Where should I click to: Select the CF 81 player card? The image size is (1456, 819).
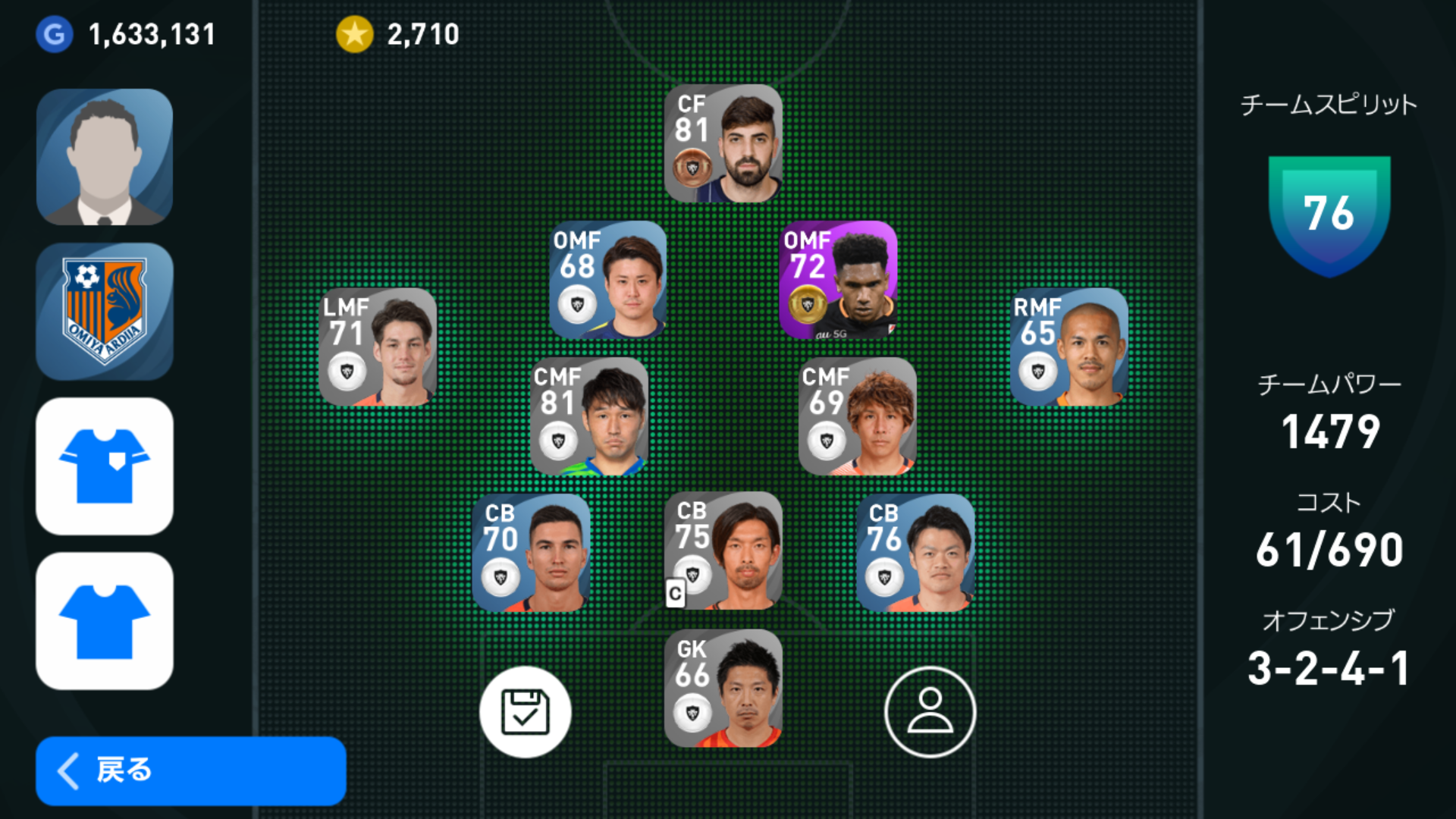[723, 143]
